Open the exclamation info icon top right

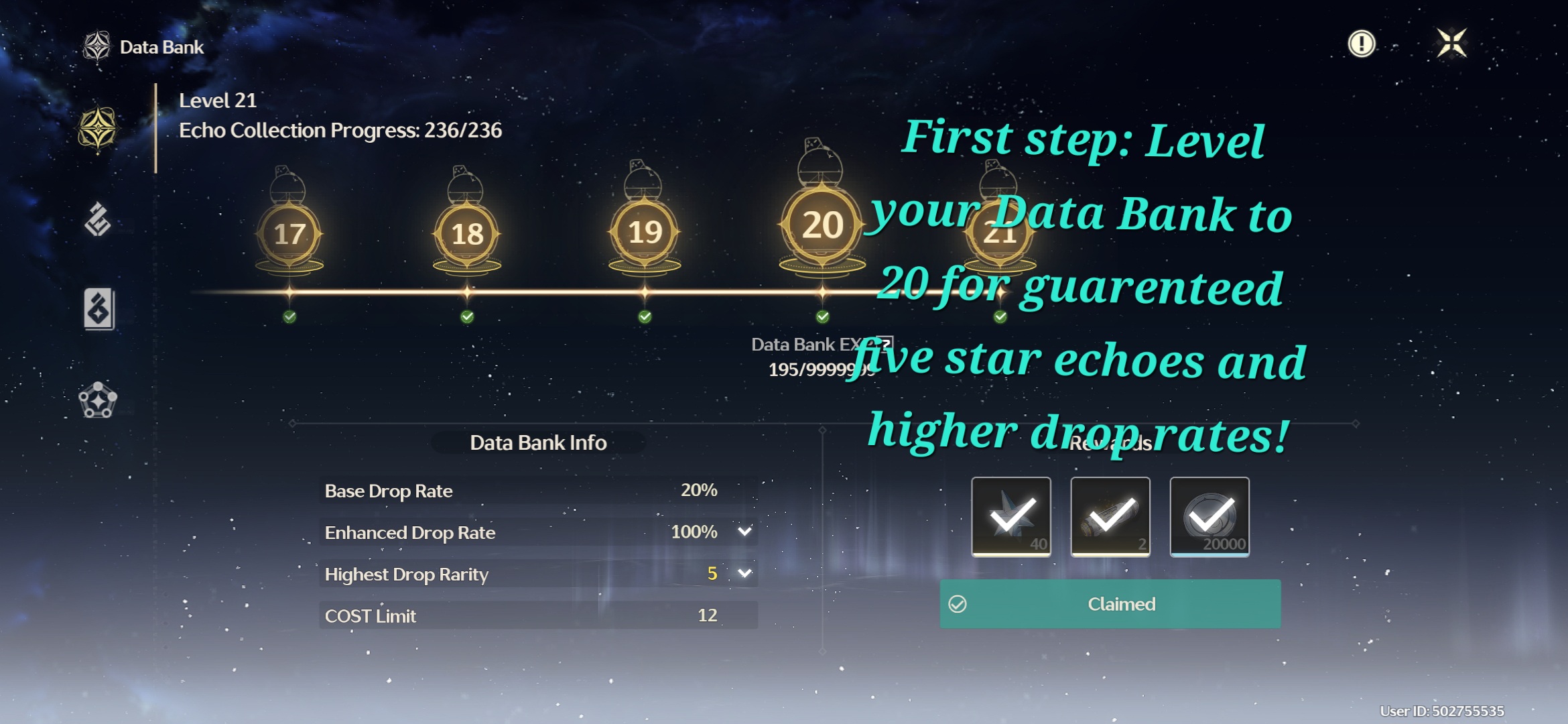click(1360, 46)
